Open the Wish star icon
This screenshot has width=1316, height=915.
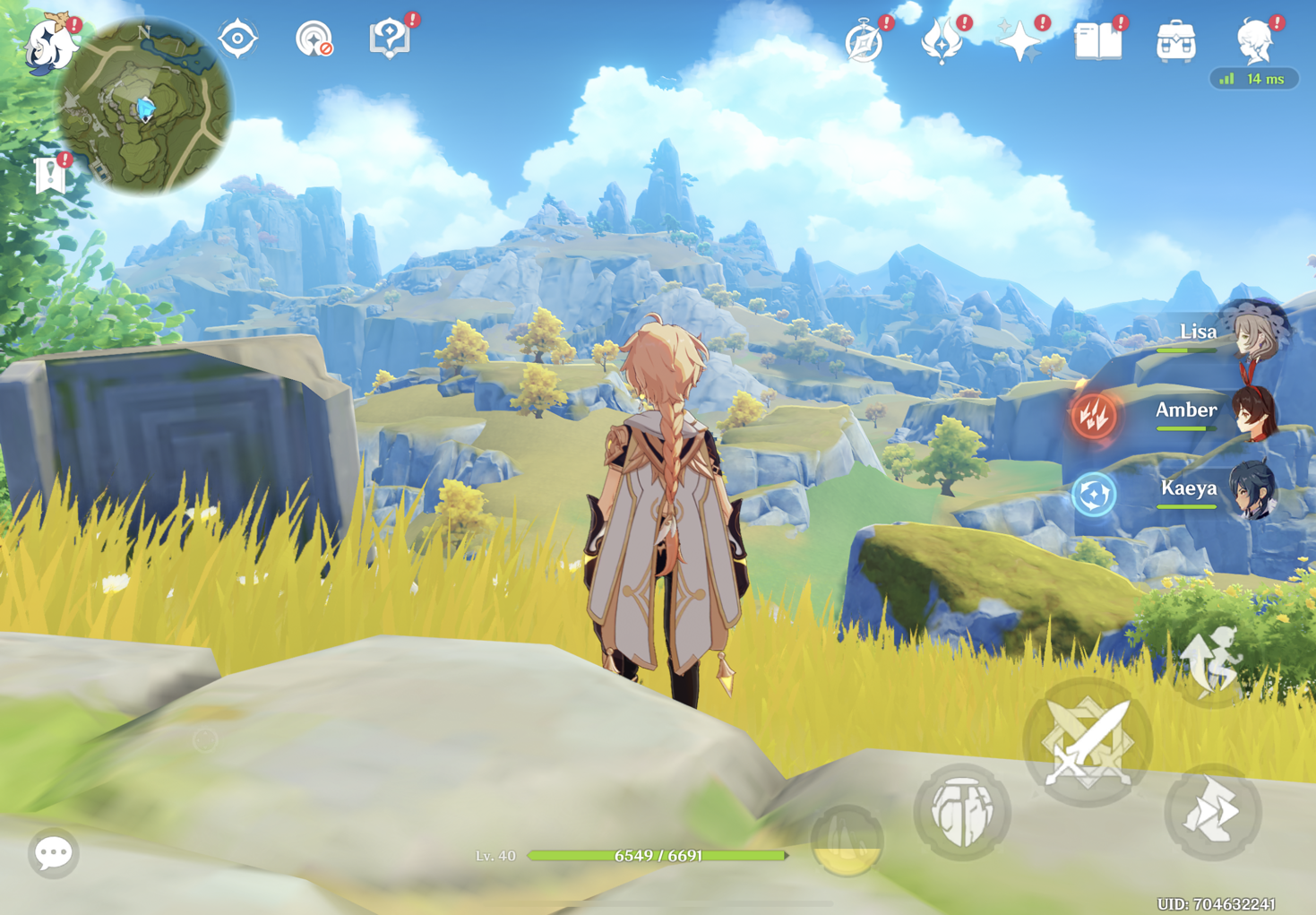[1019, 42]
